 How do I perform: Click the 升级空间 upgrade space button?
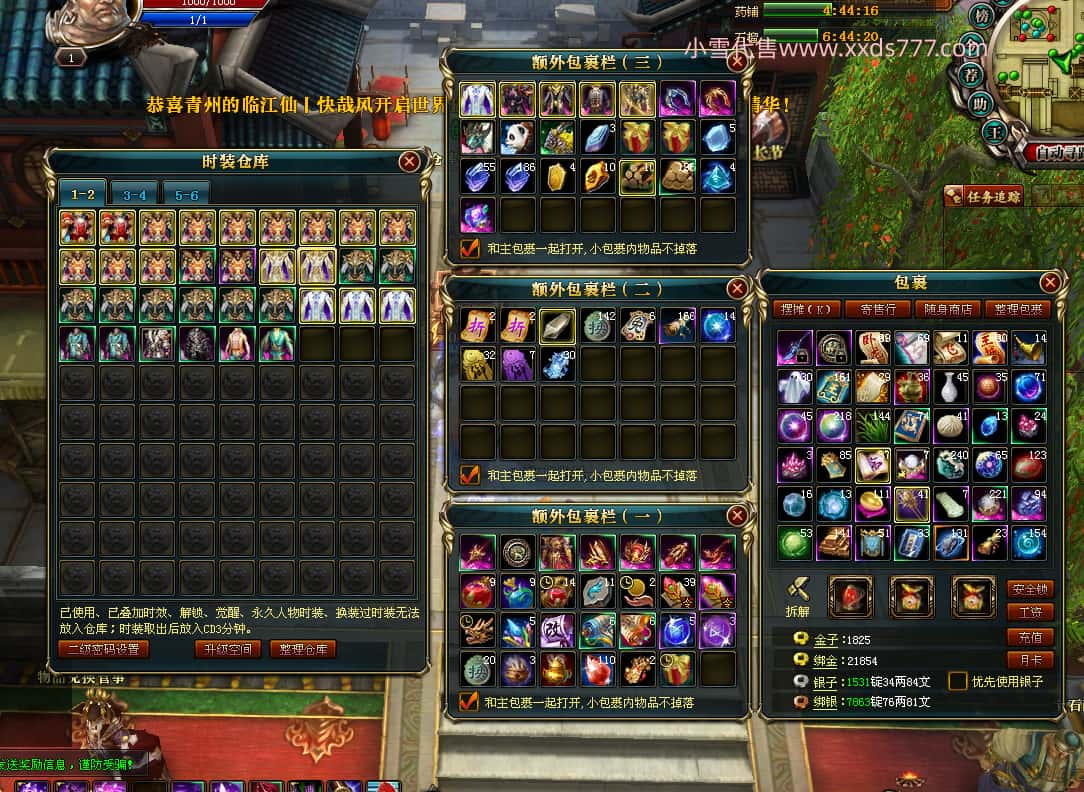pos(228,649)
